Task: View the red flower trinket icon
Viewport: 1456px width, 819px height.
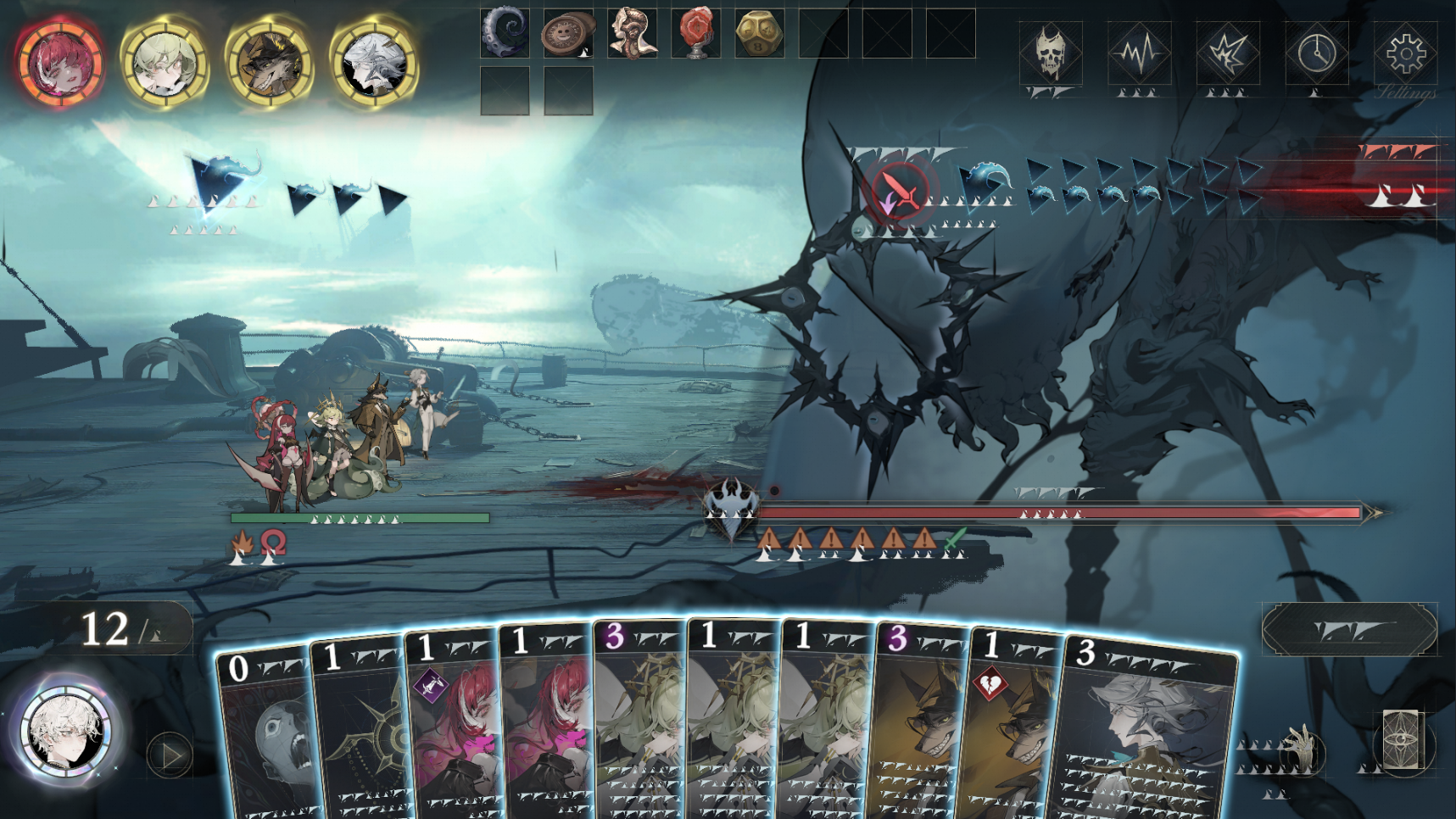Action: (x=695, y=36)
